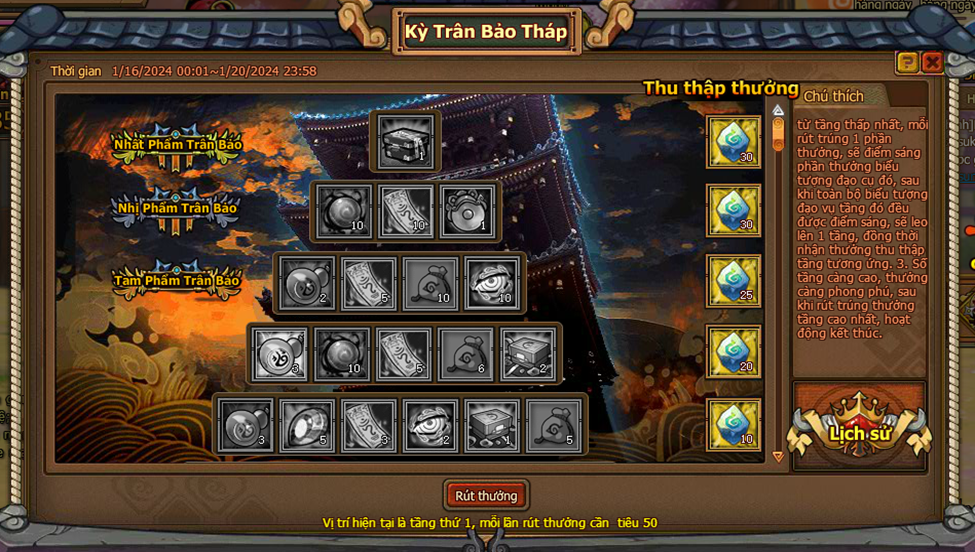Select the gong item with quantity 1
The width and height of the screenshot is (975, 552).
click(468, 212)
